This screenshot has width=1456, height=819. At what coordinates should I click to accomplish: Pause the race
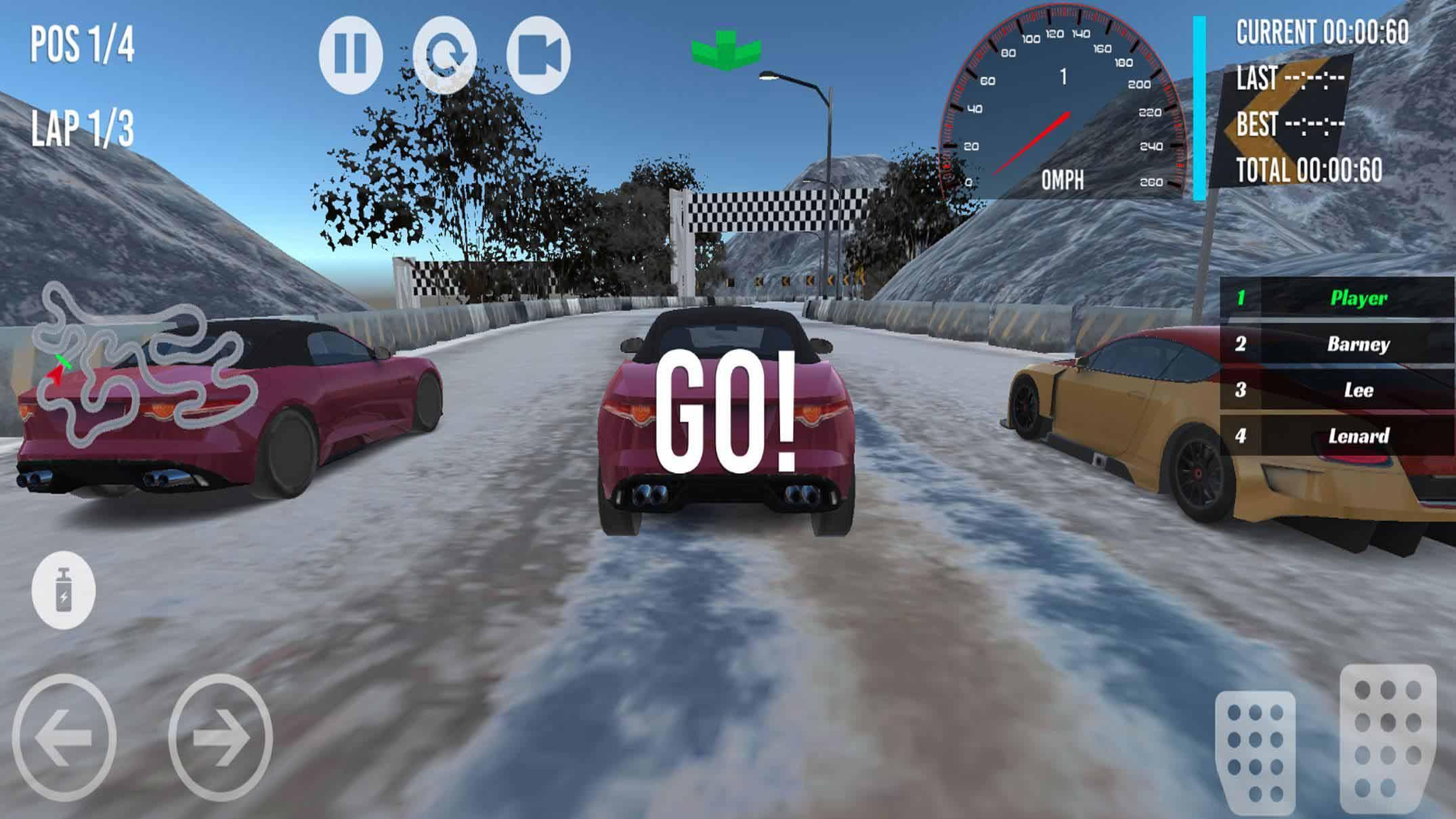(x=351, y=55)
